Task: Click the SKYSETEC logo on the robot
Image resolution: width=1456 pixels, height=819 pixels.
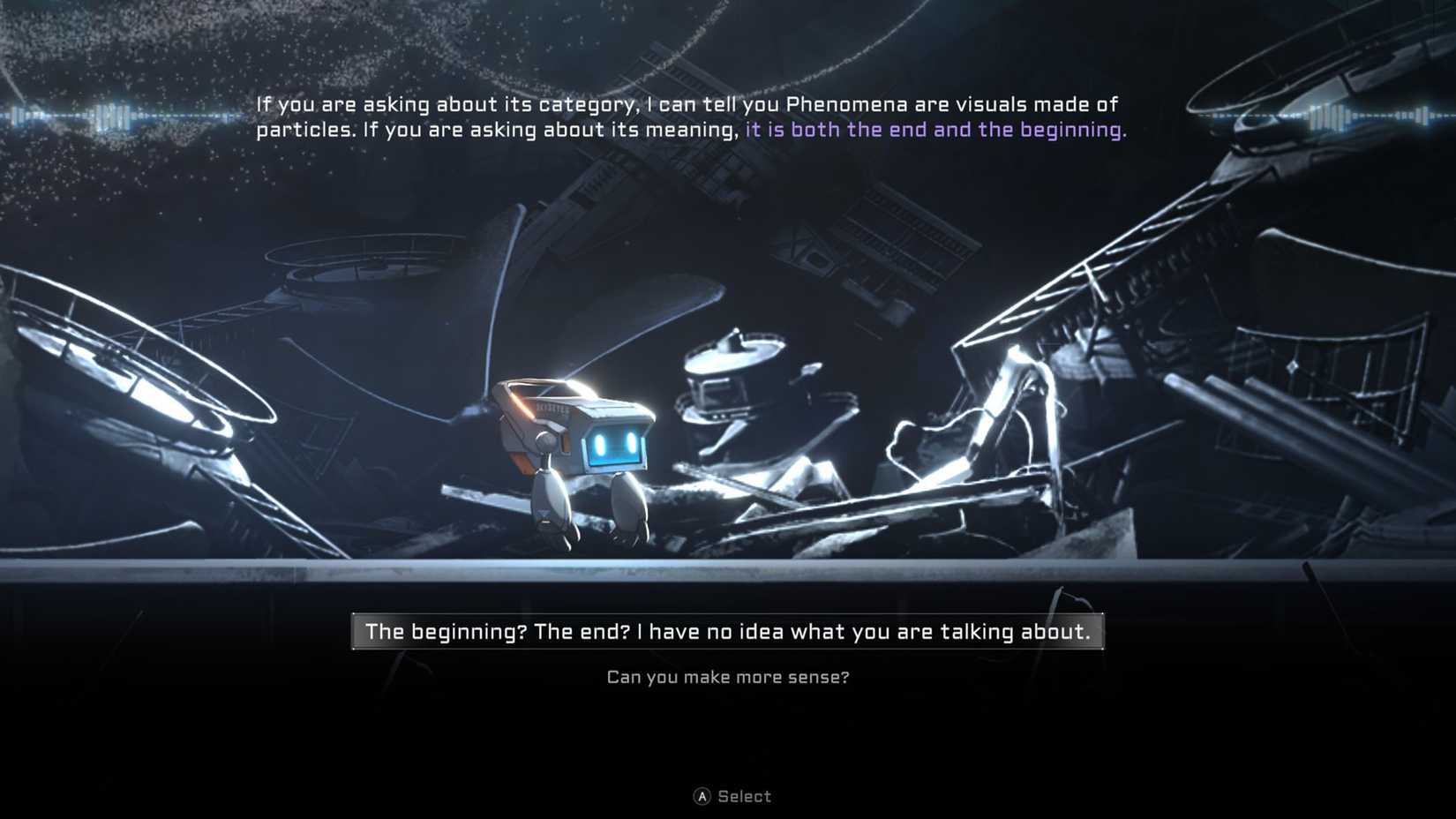Action: [552, 409]
